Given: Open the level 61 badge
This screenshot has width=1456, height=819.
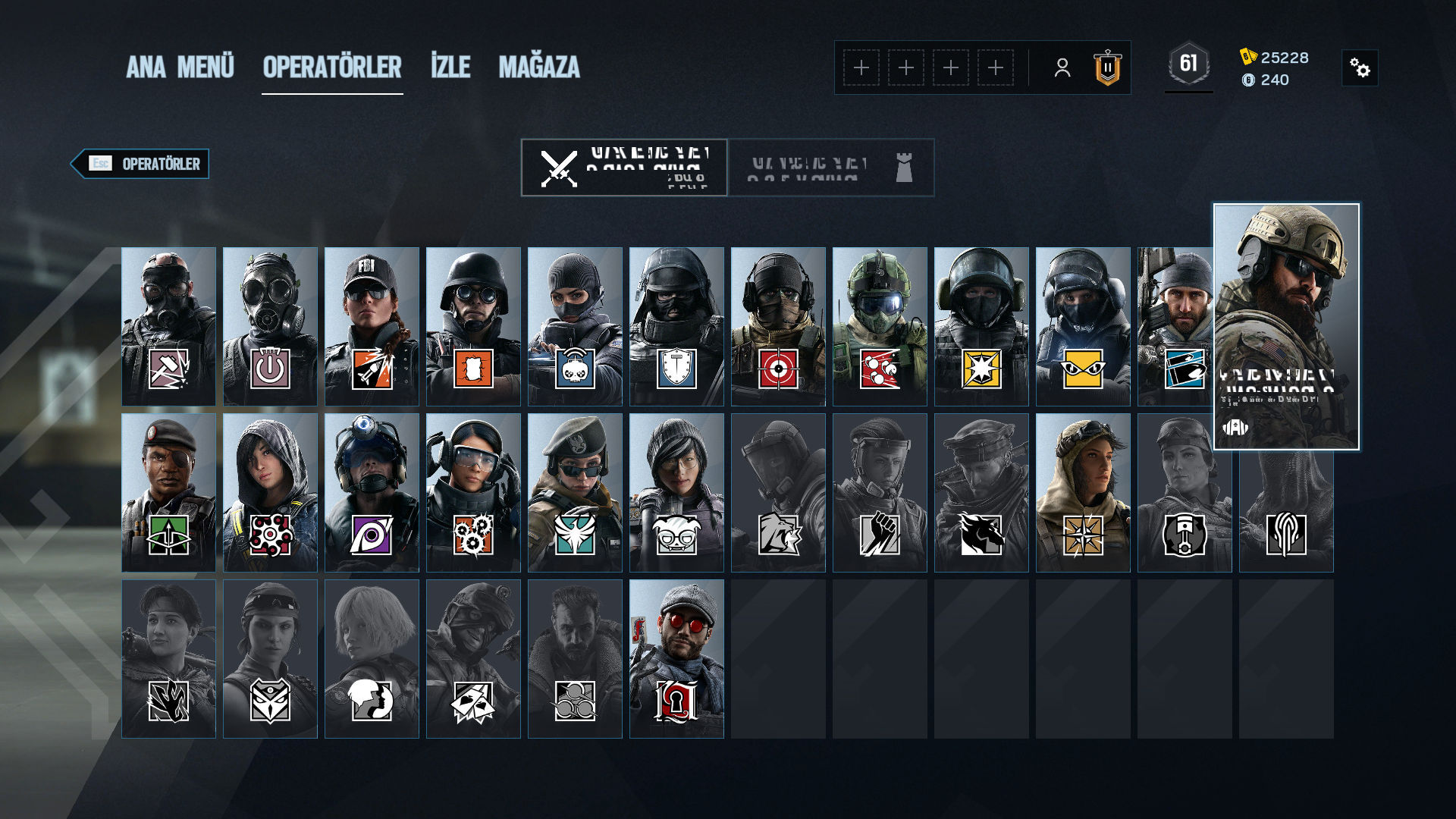Looking at the screenshot, I should (x=1188, y=64).
